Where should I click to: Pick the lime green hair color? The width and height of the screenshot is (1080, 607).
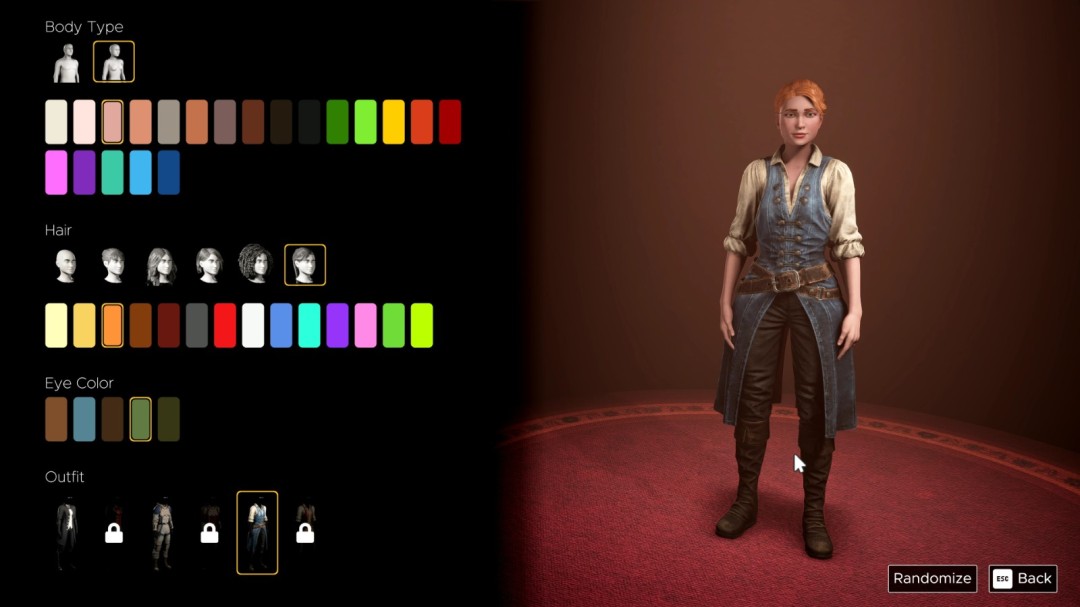click(x=422, y=325)
